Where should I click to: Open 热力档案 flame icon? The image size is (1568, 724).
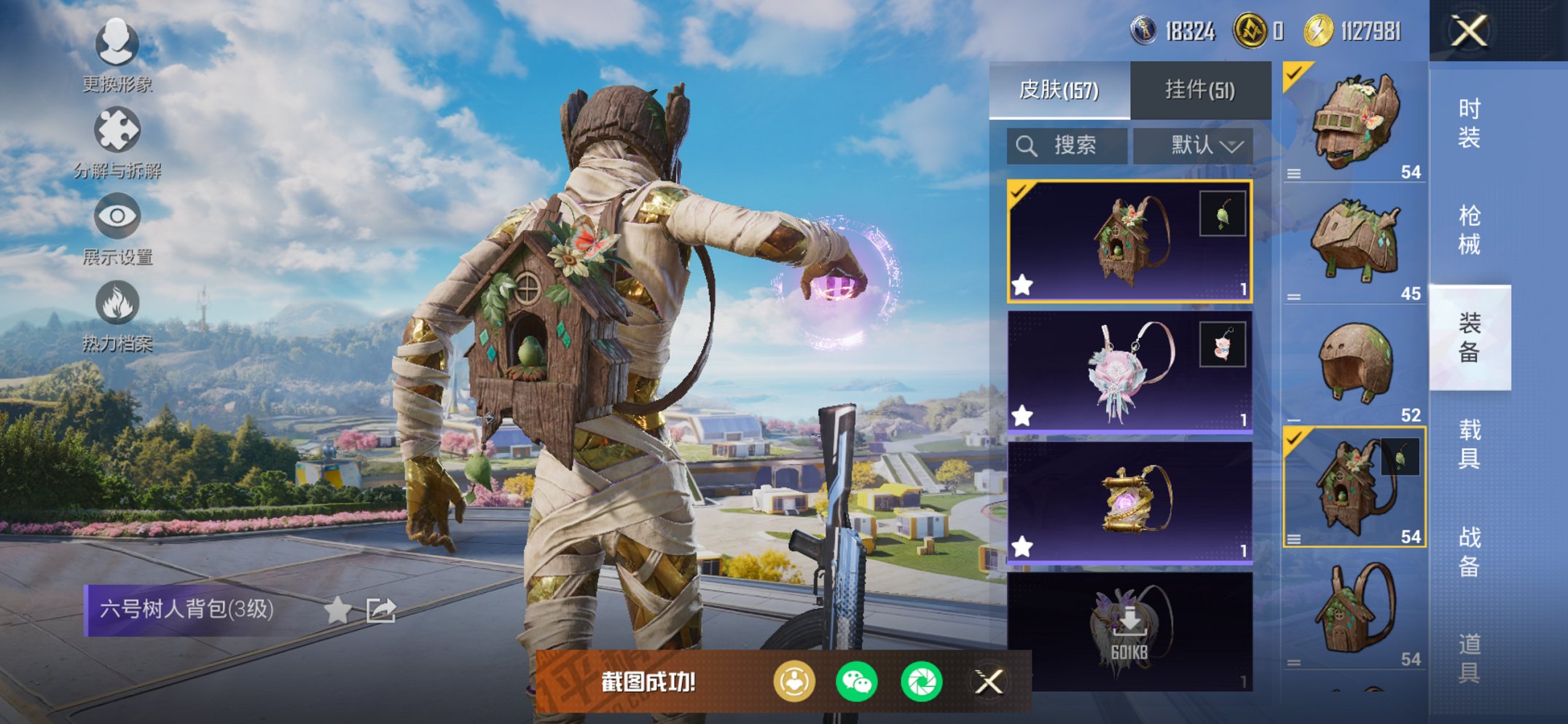[117, 314]
